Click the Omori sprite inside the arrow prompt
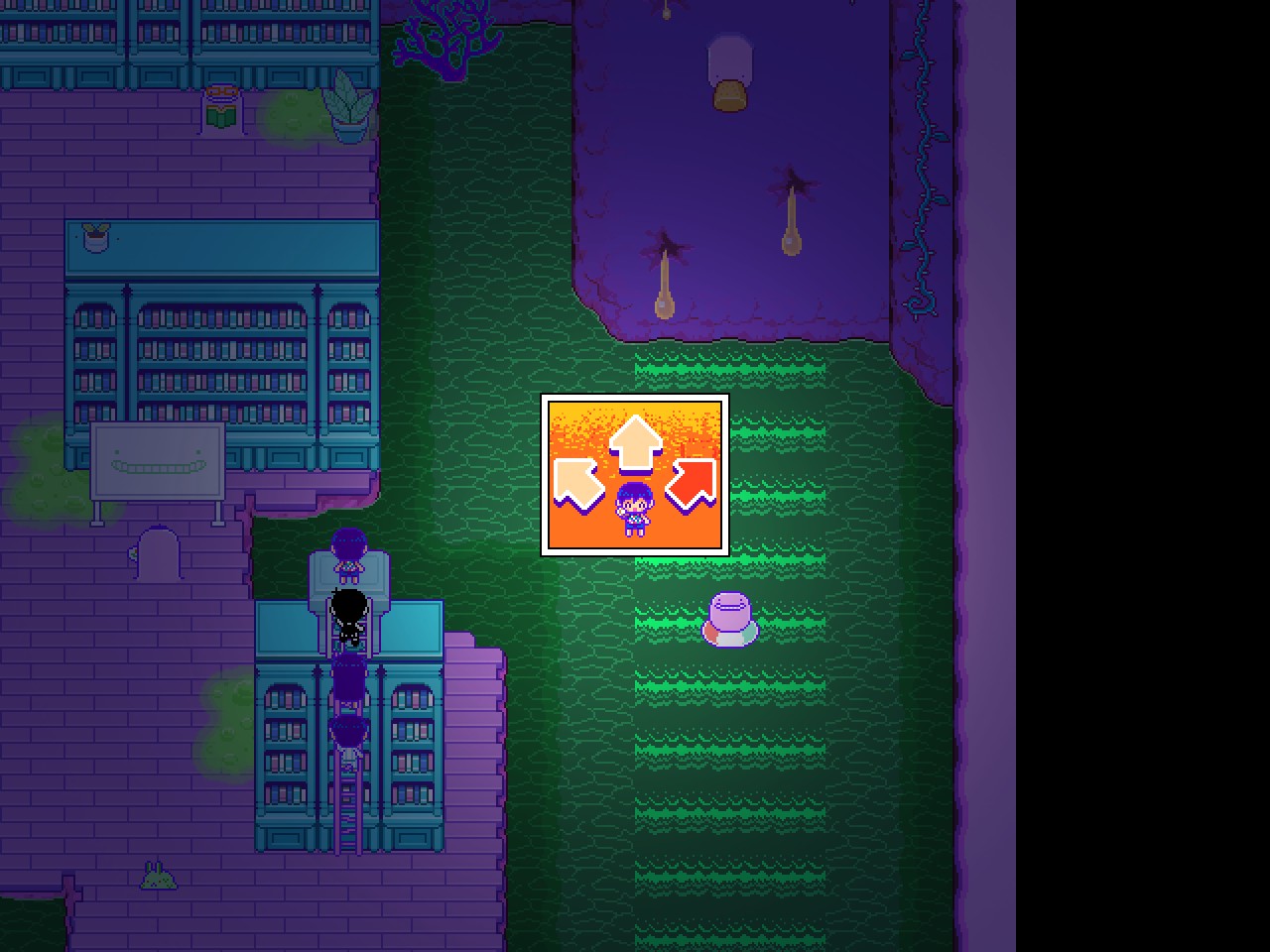Image resolution: width=1270 pixels, height=952 pixels. pyautogui.click(x=635, y=509)
